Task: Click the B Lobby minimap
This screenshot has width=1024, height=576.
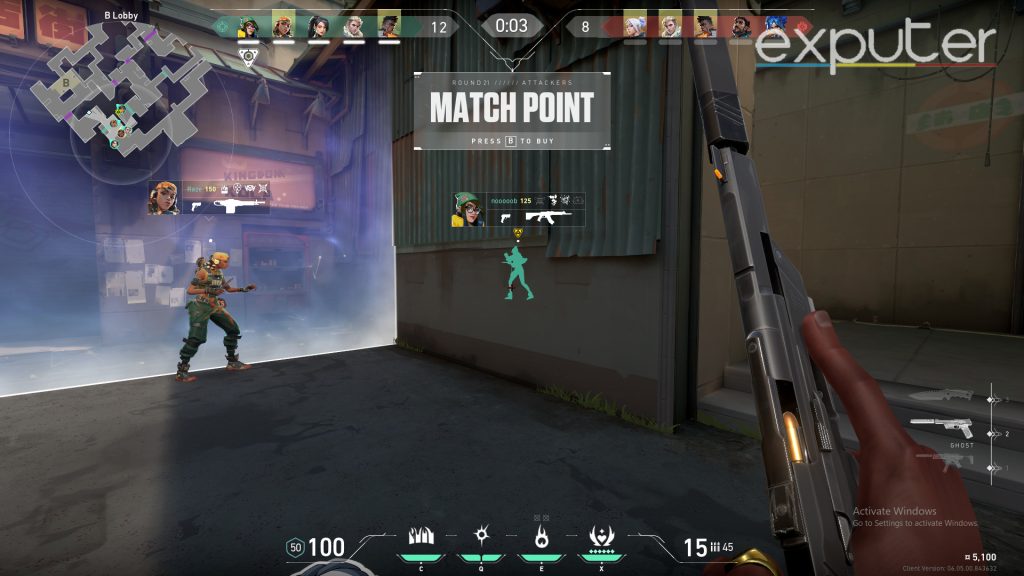Action: (x=118, y=92)
